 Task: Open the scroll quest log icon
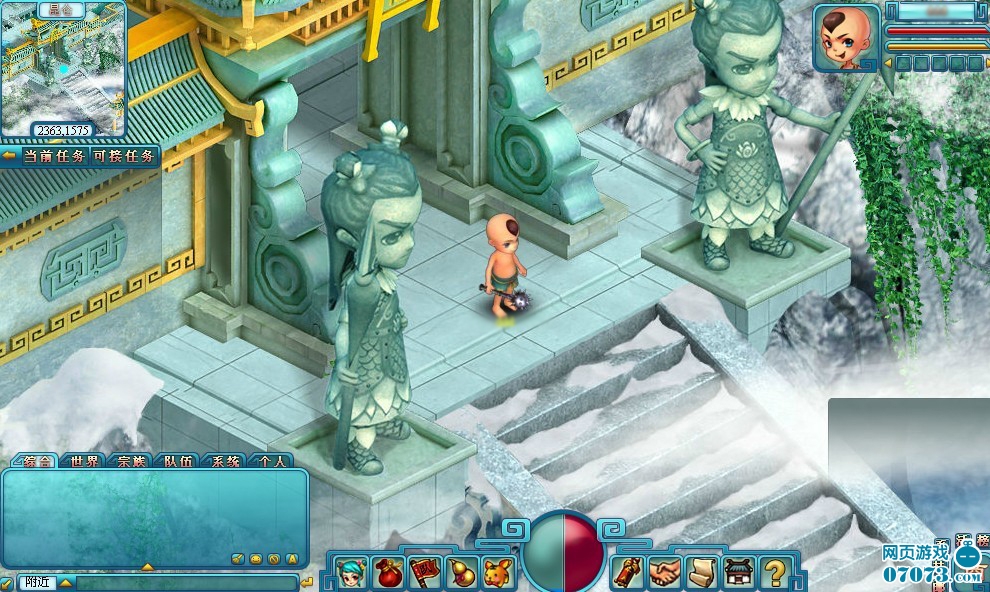tap(701, 573)
